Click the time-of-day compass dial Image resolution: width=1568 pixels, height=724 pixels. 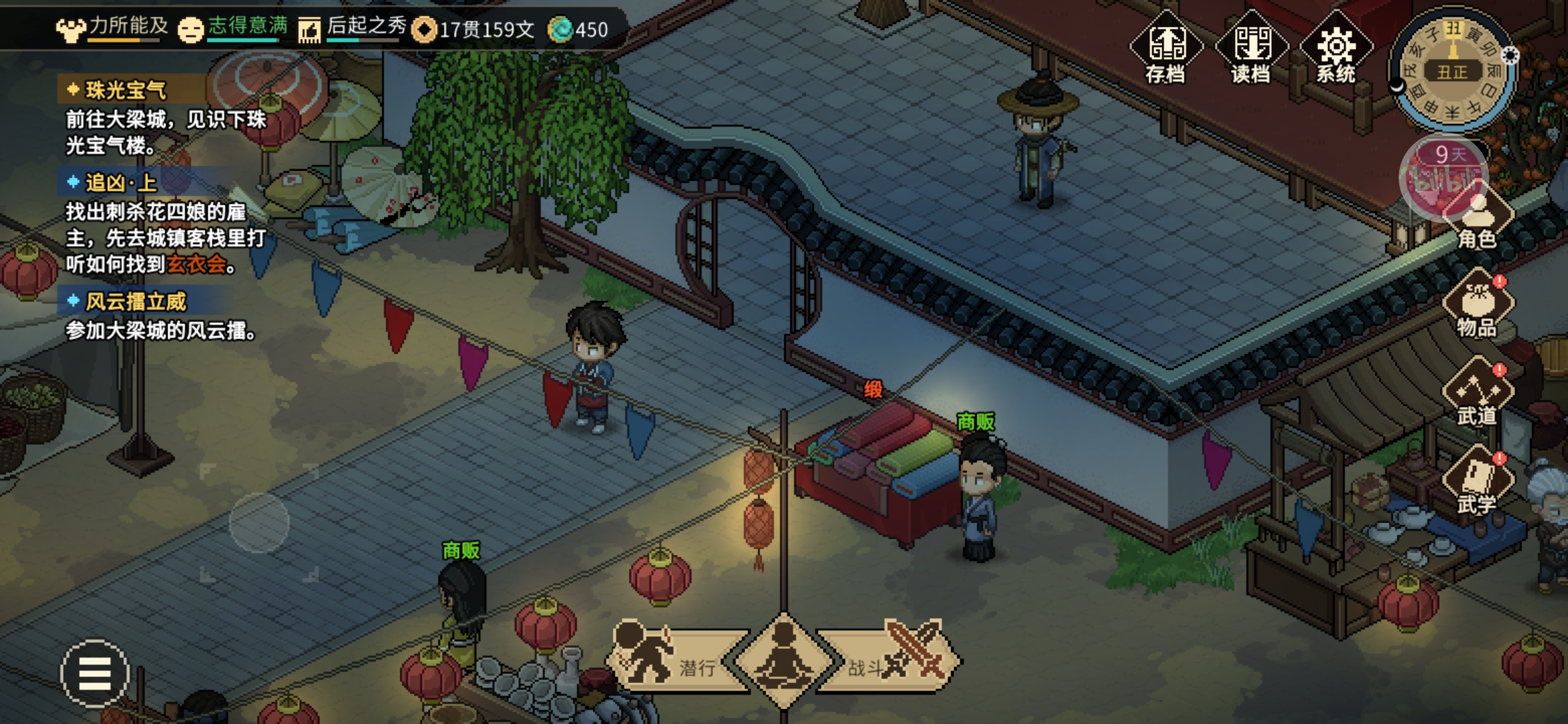(1453, 70)
